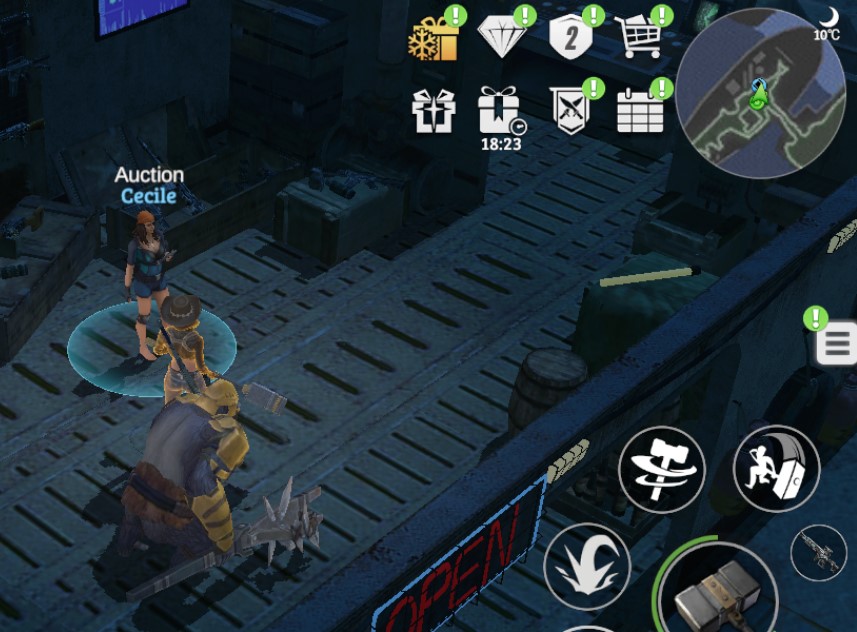Use the overhead hammer slam skill

[x=776, y=469]
